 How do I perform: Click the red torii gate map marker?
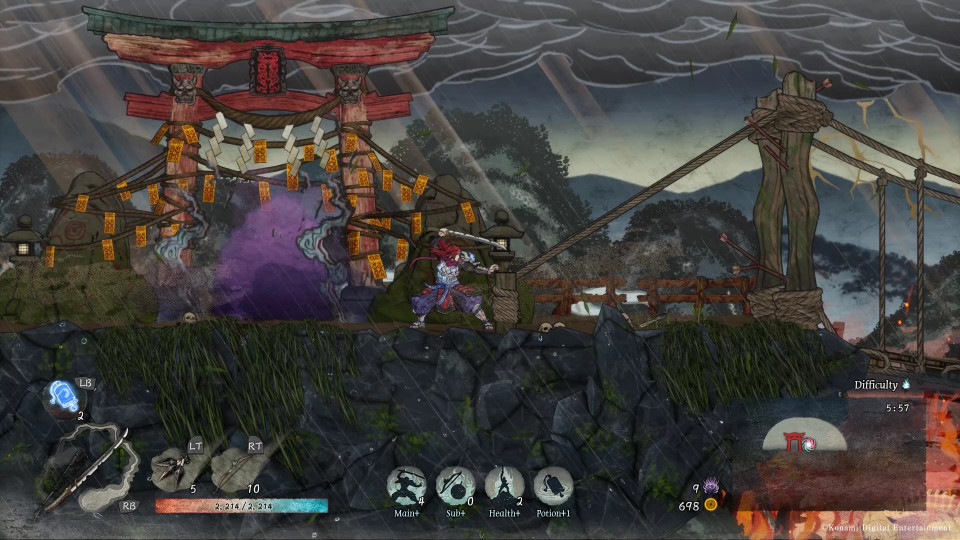(797, 438)
